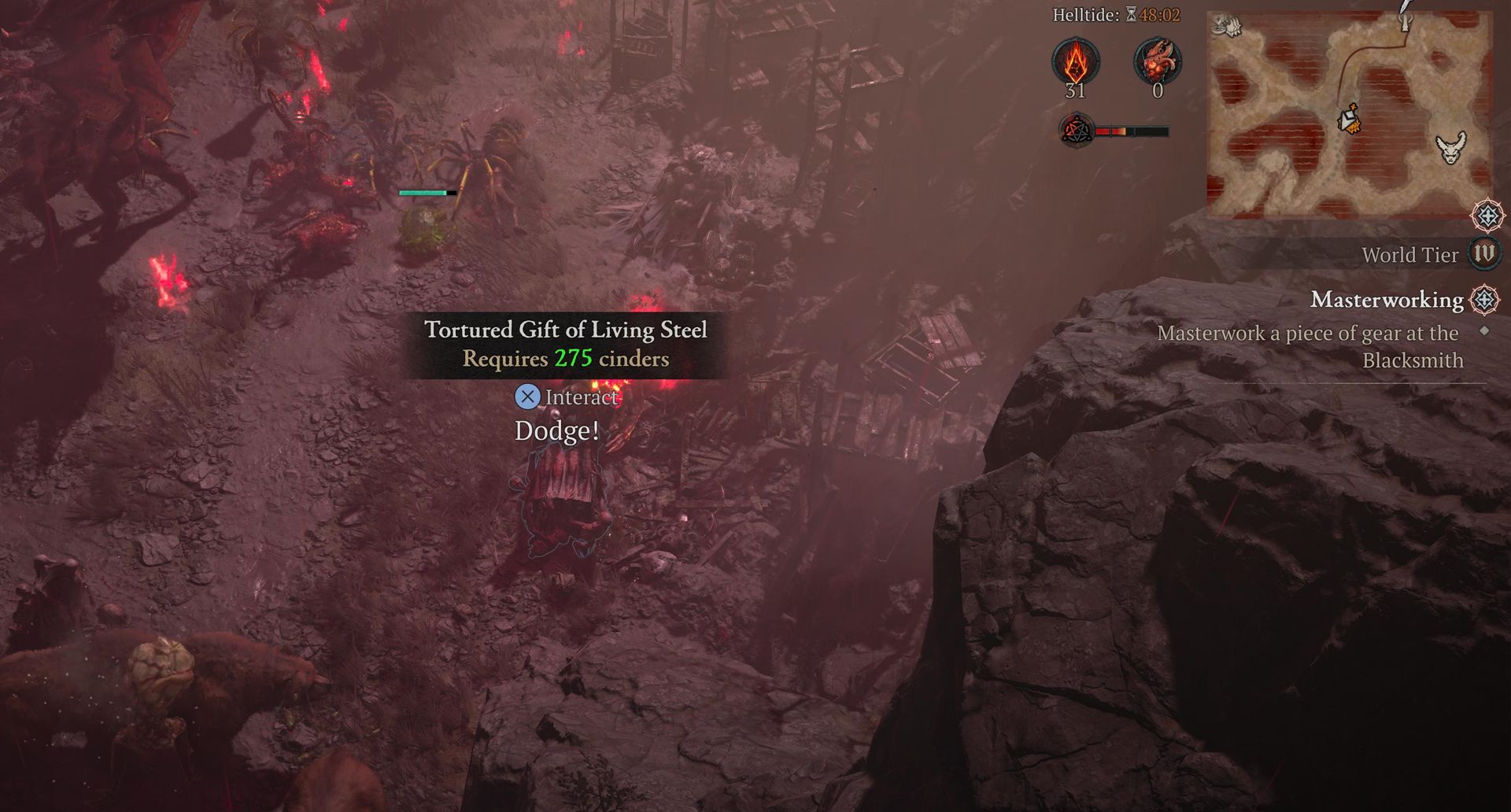Click the Dodge! warning text
Image resolution: width=1511 pixels, height=812 pixels.
[557, 430]
